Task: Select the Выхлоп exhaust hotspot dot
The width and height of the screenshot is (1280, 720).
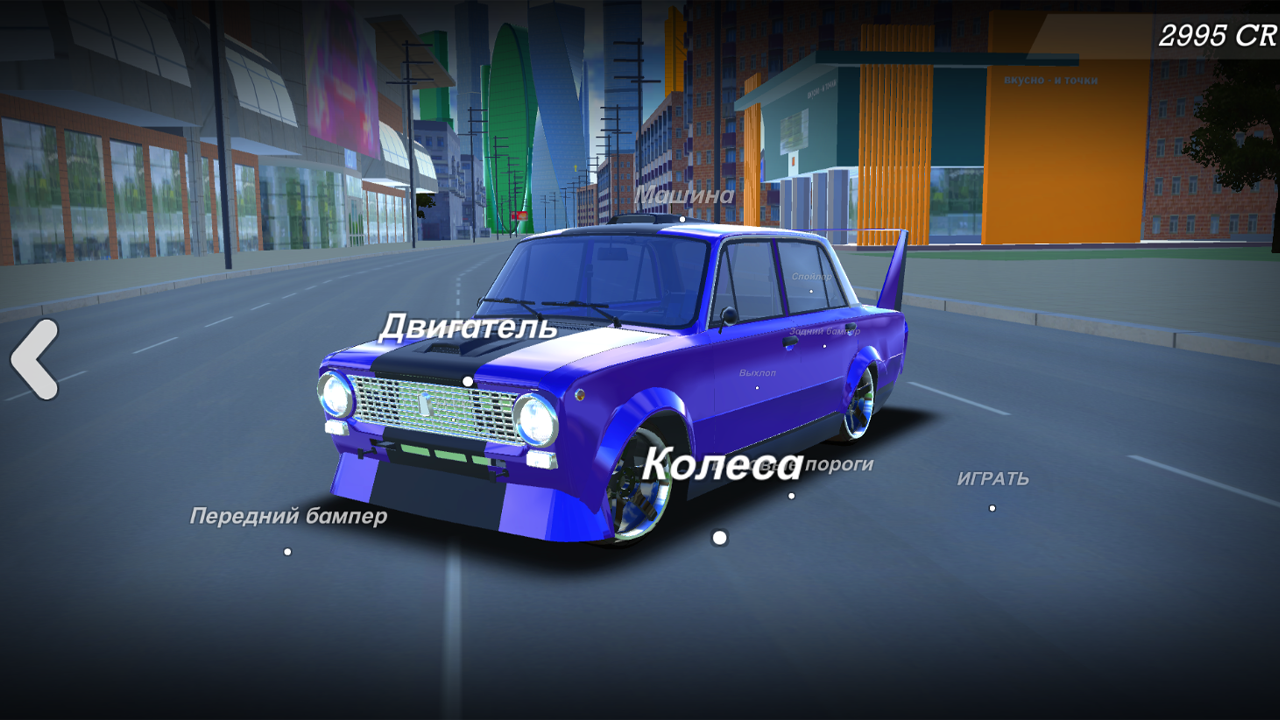Action: click(x=759, y=387)
